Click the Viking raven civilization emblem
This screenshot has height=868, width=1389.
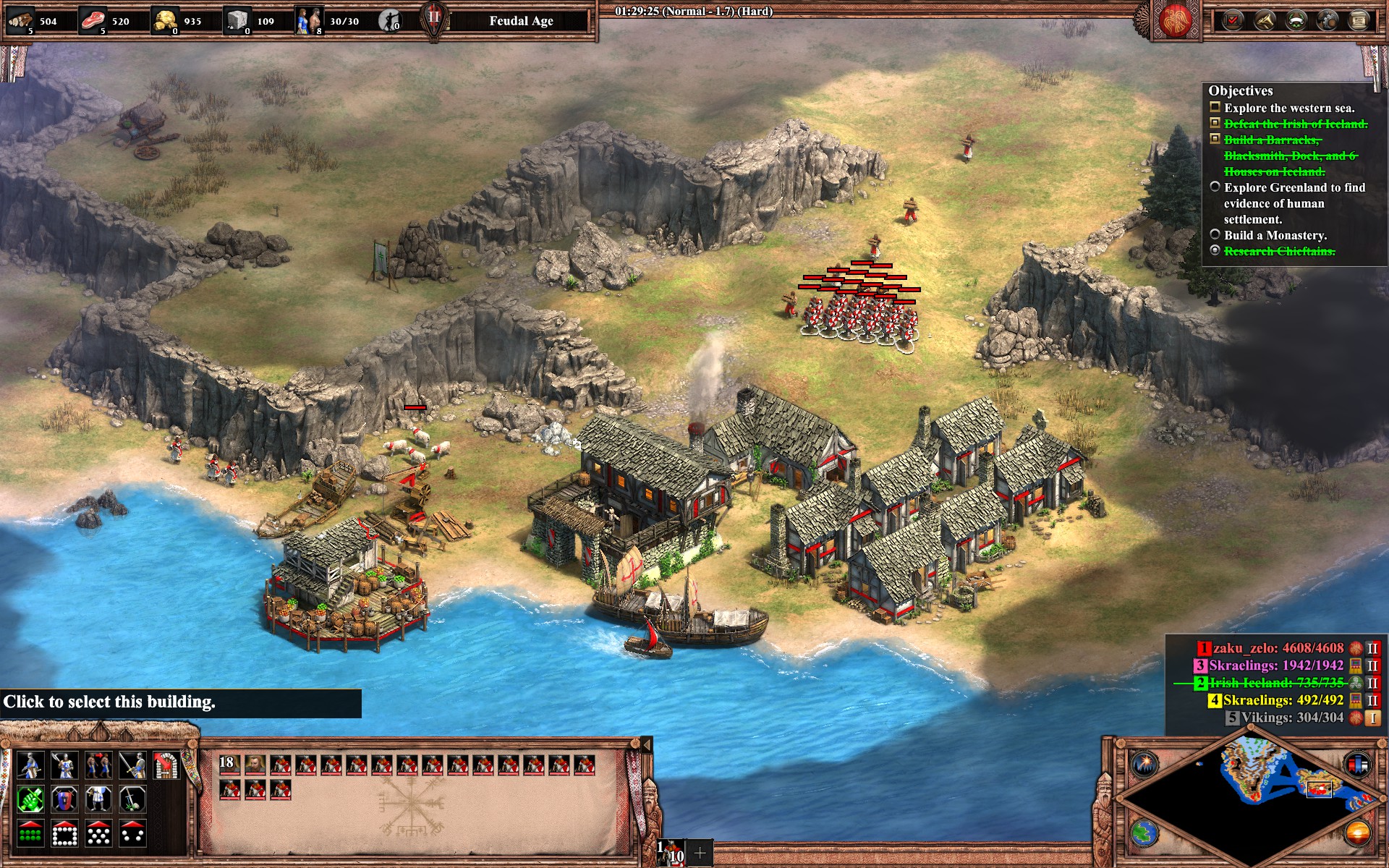tap(1175, 20)
